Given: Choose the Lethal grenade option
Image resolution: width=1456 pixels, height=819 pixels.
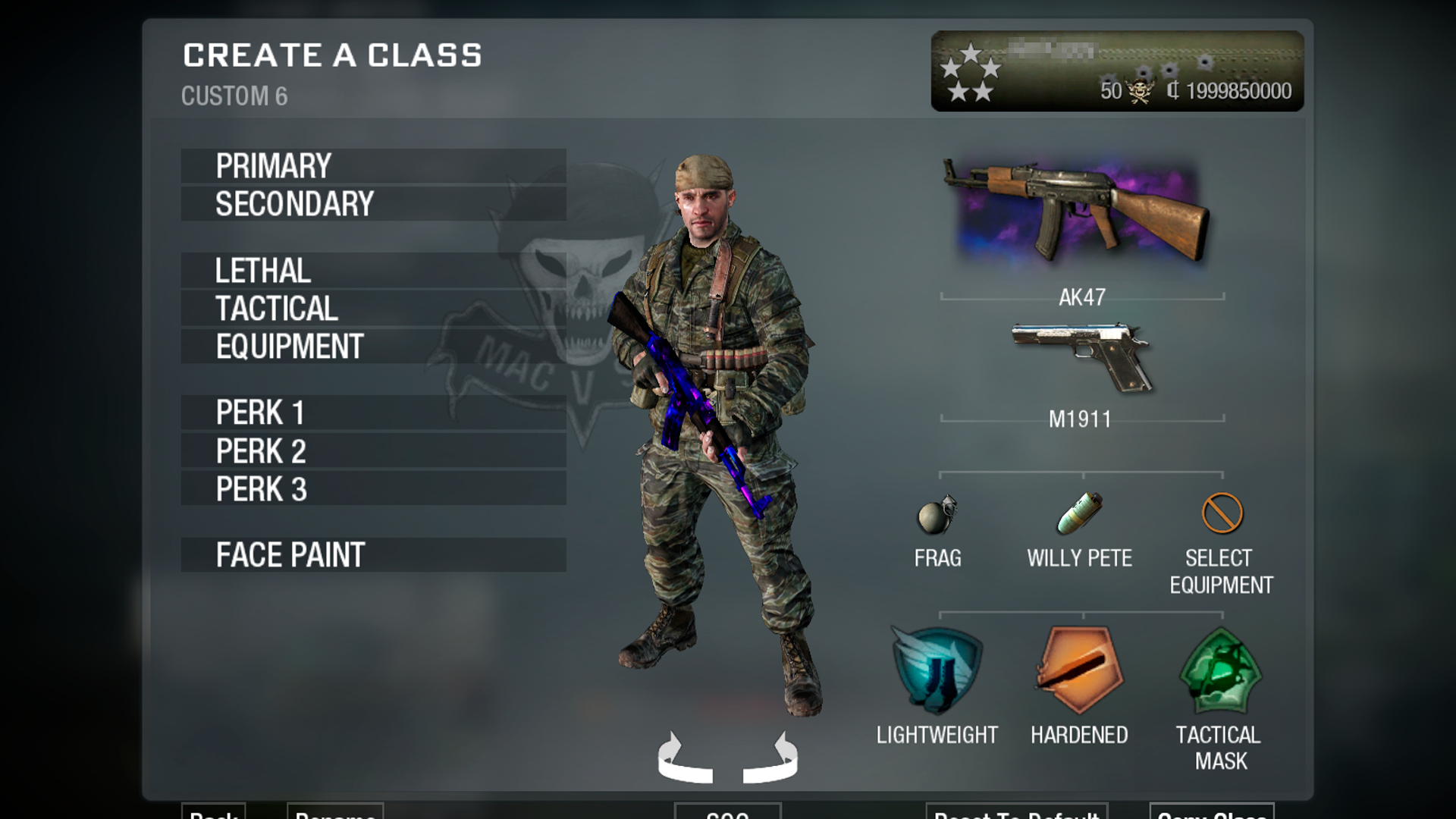Looking at the screenshot, I should 373,271.
